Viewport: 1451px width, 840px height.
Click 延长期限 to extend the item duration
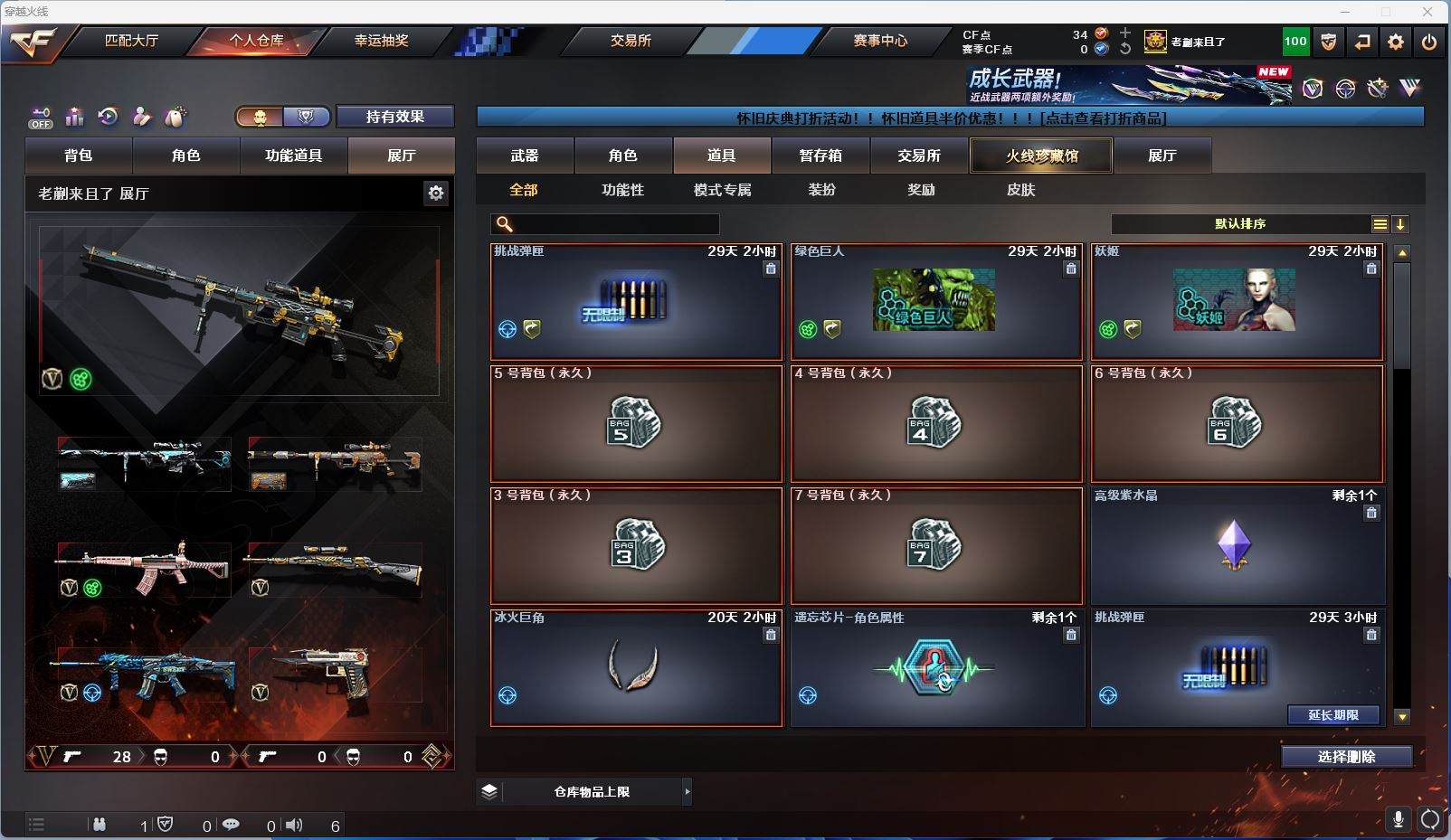click(1333, 715)
